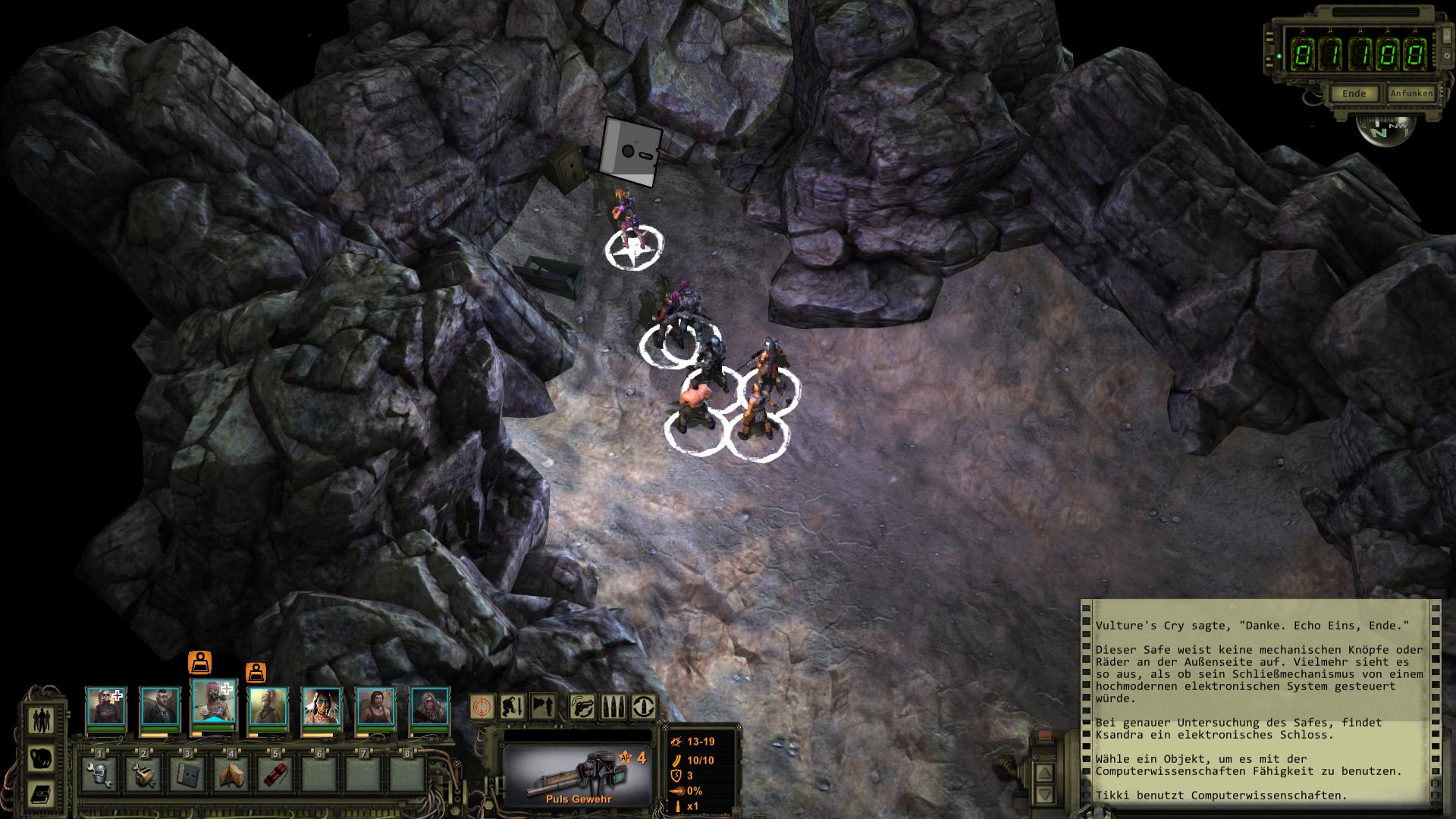Choose the welding mask skill in slot 1
Screen dimensions: 1456x819
pos(99,775)
